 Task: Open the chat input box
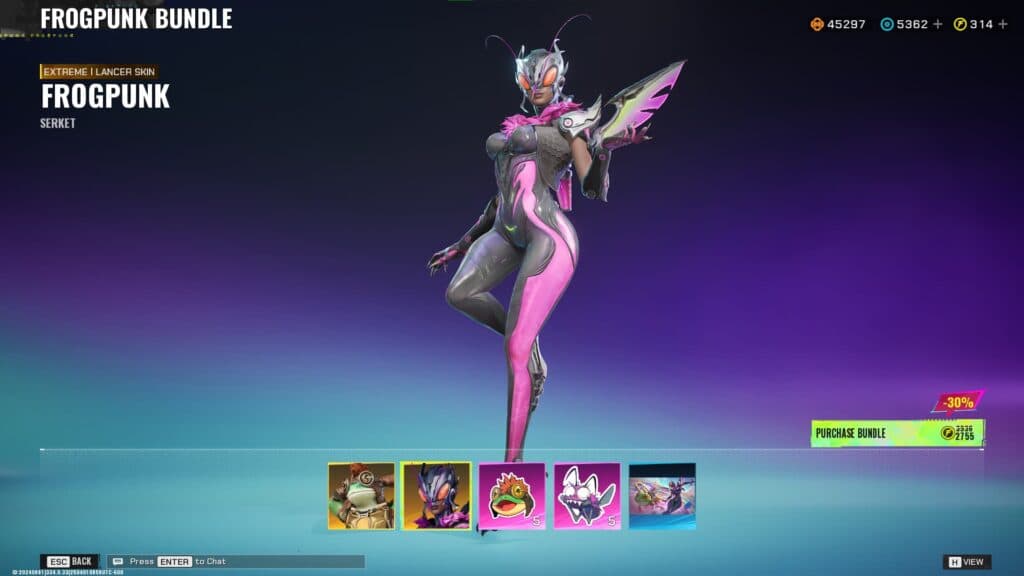pos(236,562)
